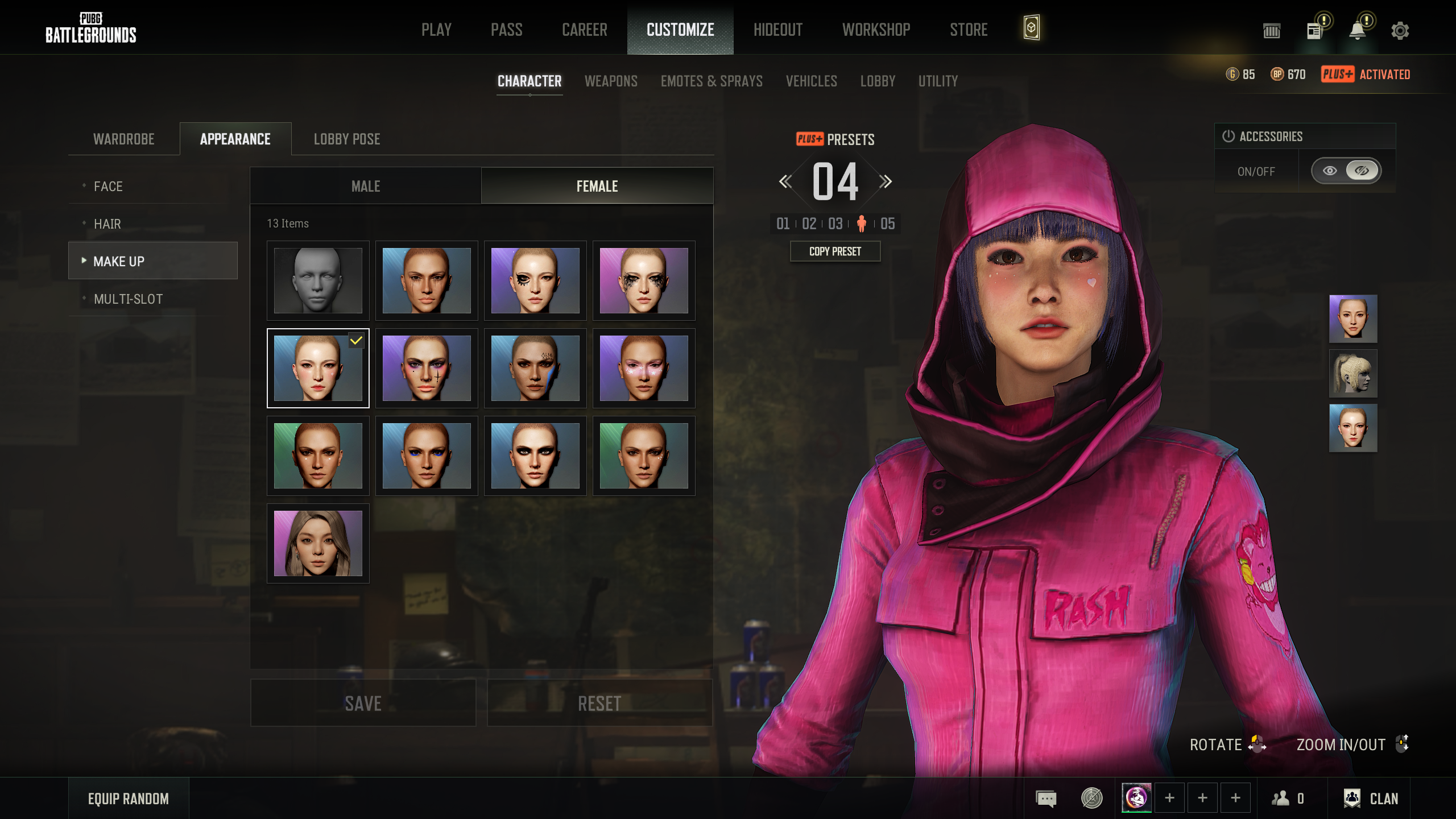Go to the Play menu

click(x=436, y=30)
